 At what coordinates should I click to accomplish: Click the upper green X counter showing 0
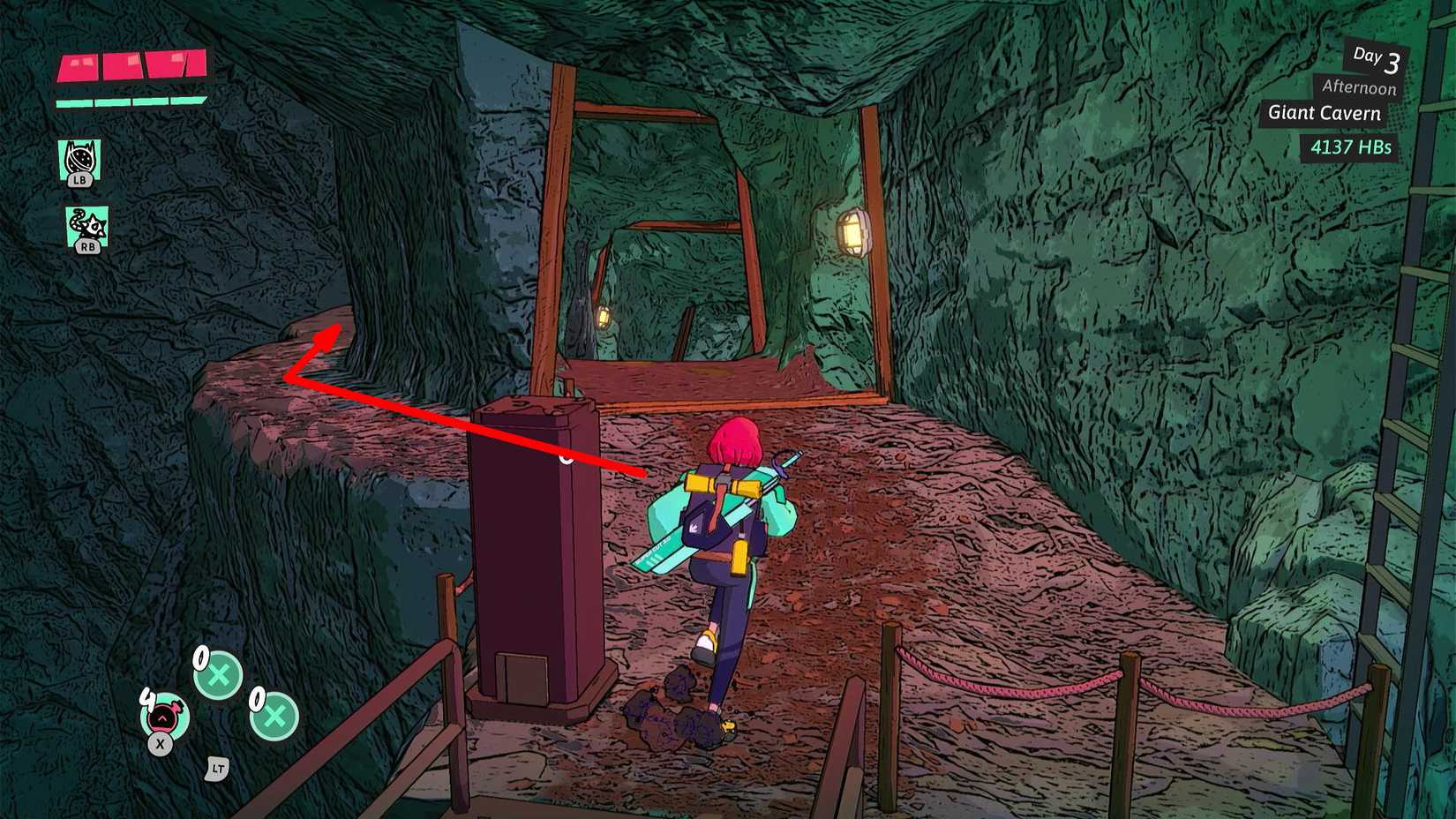[217, 676]
